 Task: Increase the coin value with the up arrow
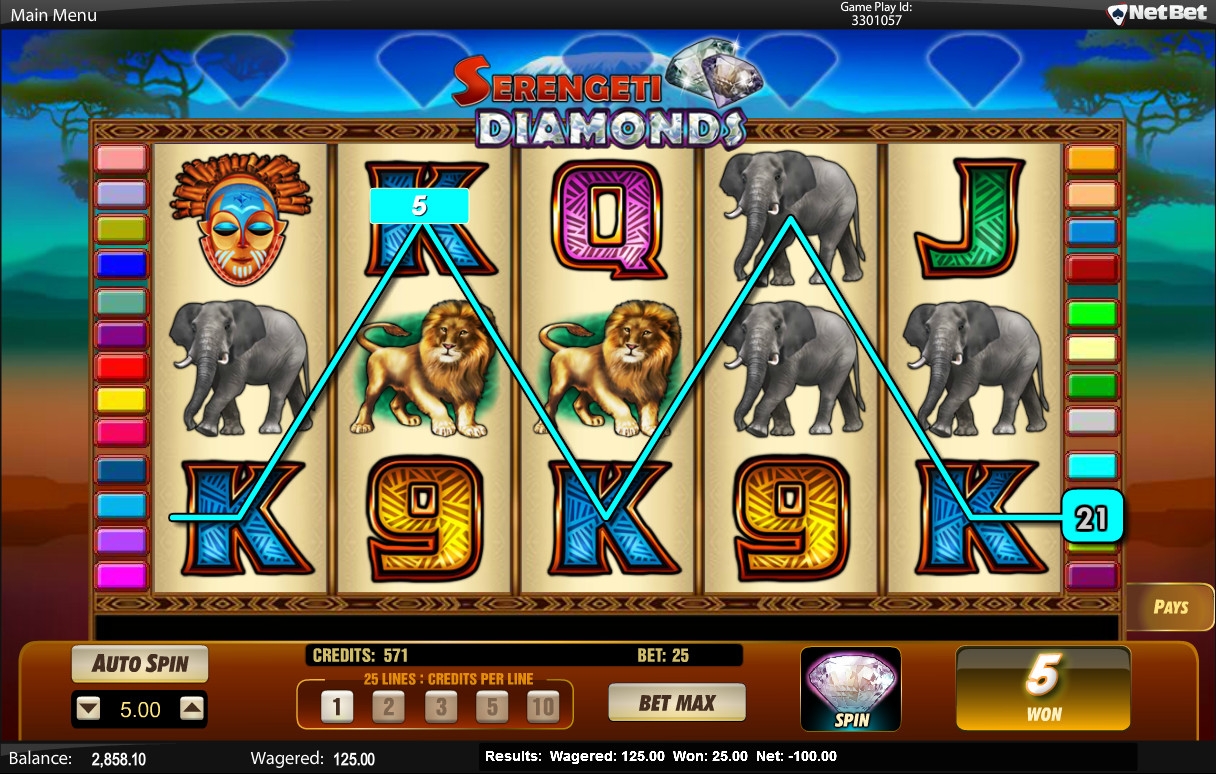tap(192, 709)
